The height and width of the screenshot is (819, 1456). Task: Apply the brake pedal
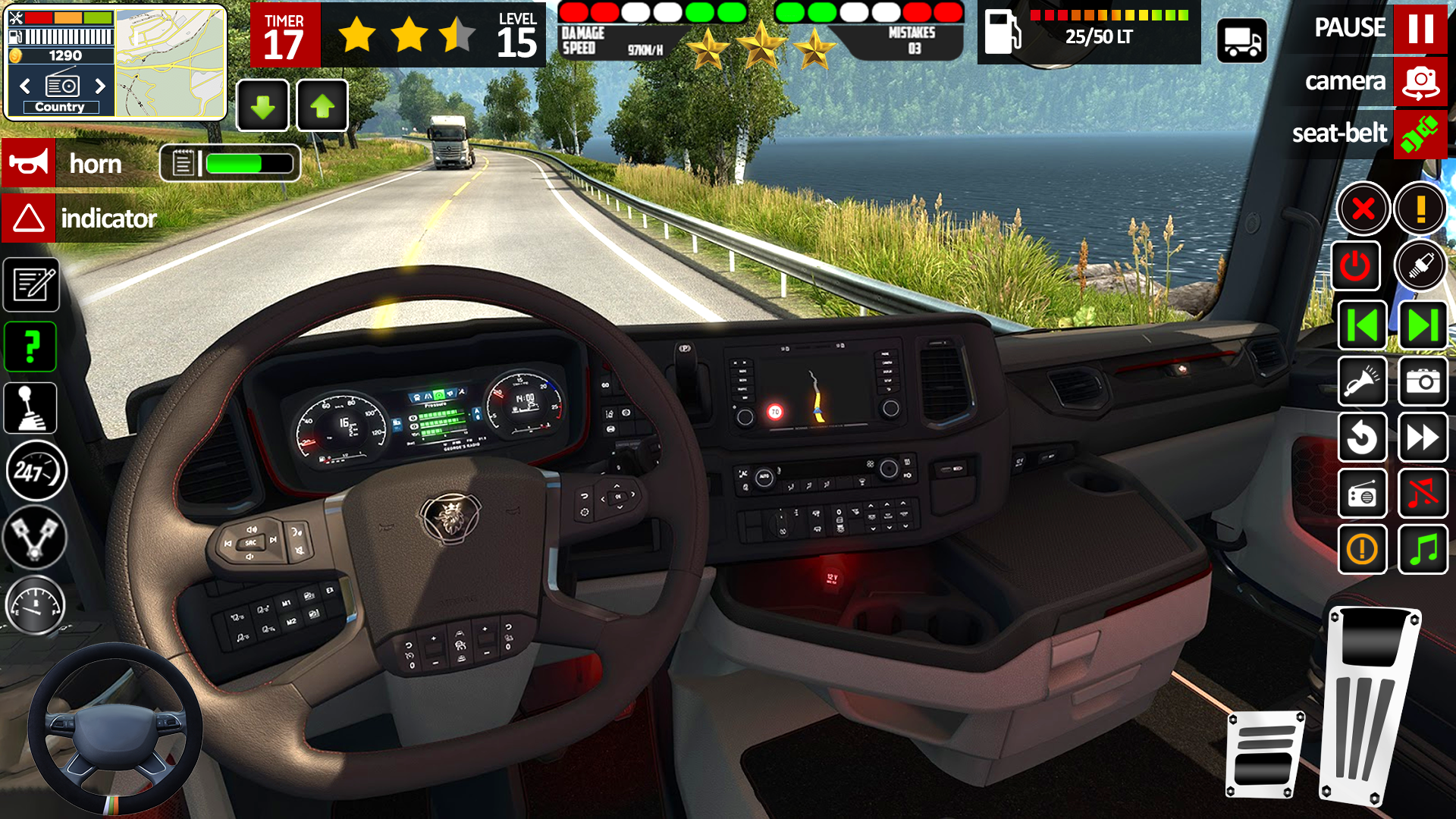pyautogui.click(x=1265, y=755)
